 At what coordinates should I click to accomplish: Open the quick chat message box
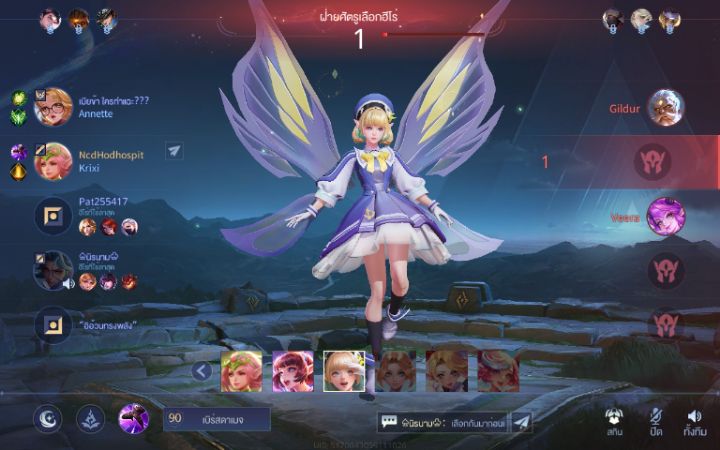tap(443, 423)
